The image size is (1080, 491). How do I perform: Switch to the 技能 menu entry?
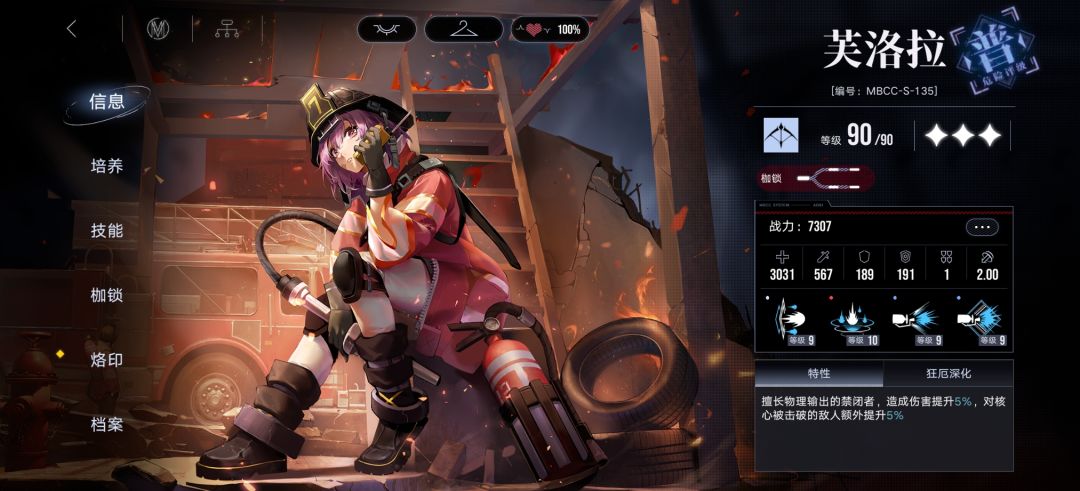click(x=107, y=230)
